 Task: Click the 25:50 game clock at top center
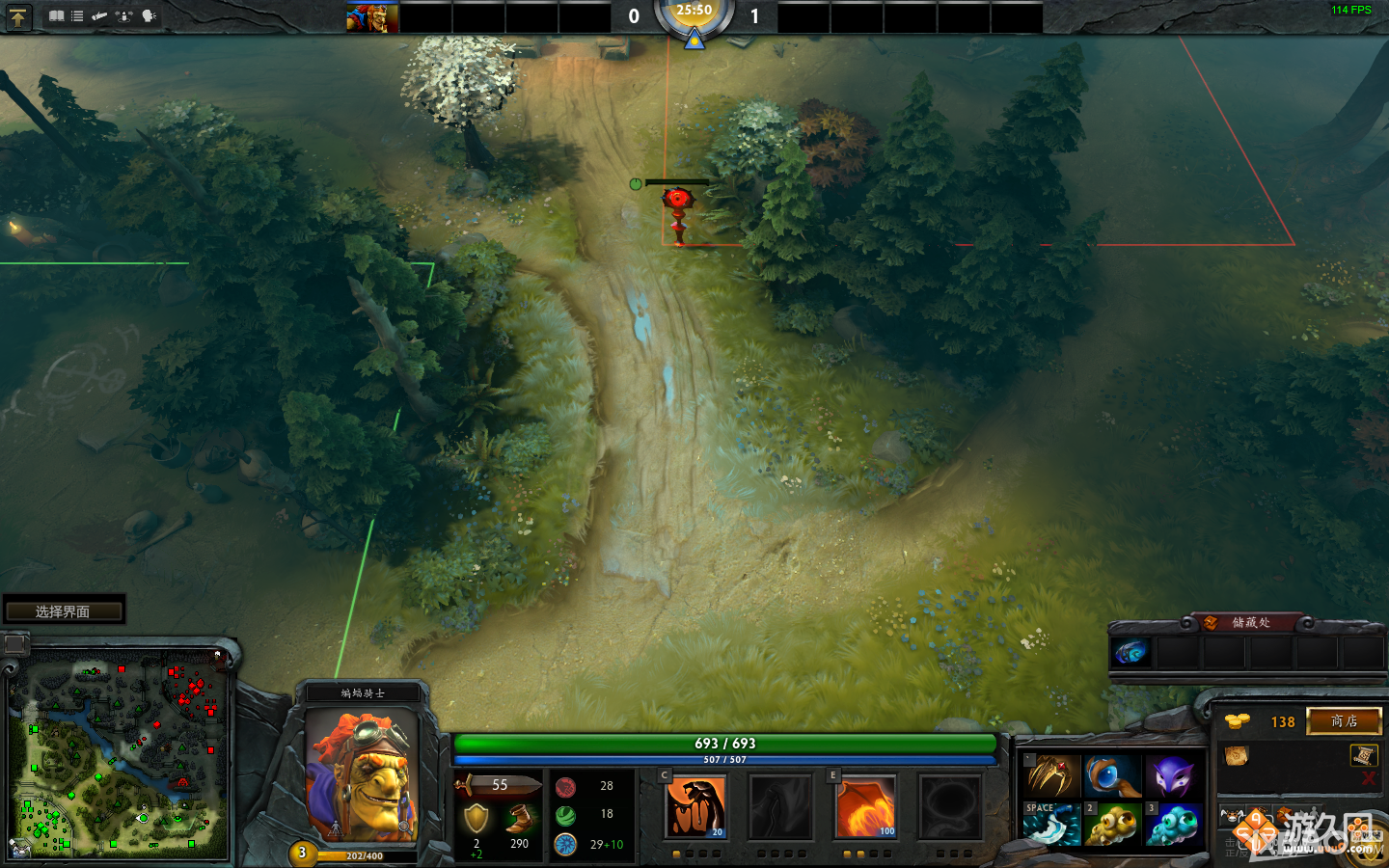pos(694,10)
